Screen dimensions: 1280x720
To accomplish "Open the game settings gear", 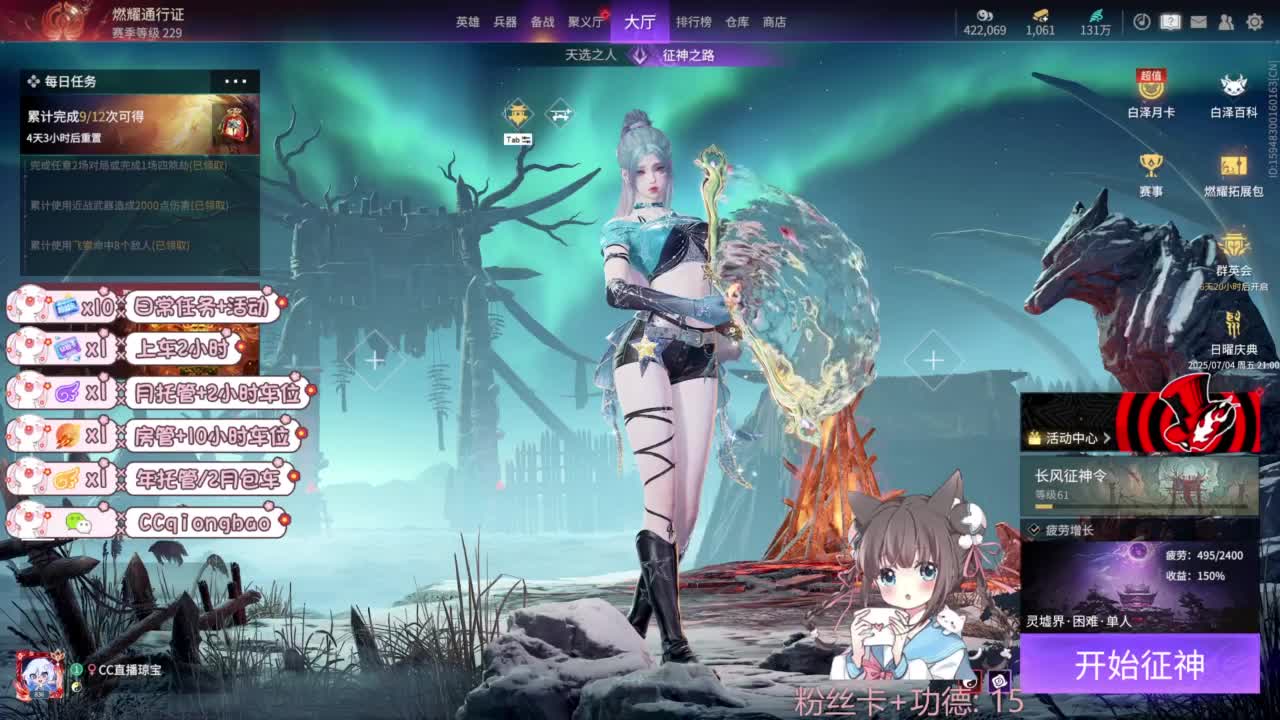I will pyautogui.click(x=1255, y=21).
